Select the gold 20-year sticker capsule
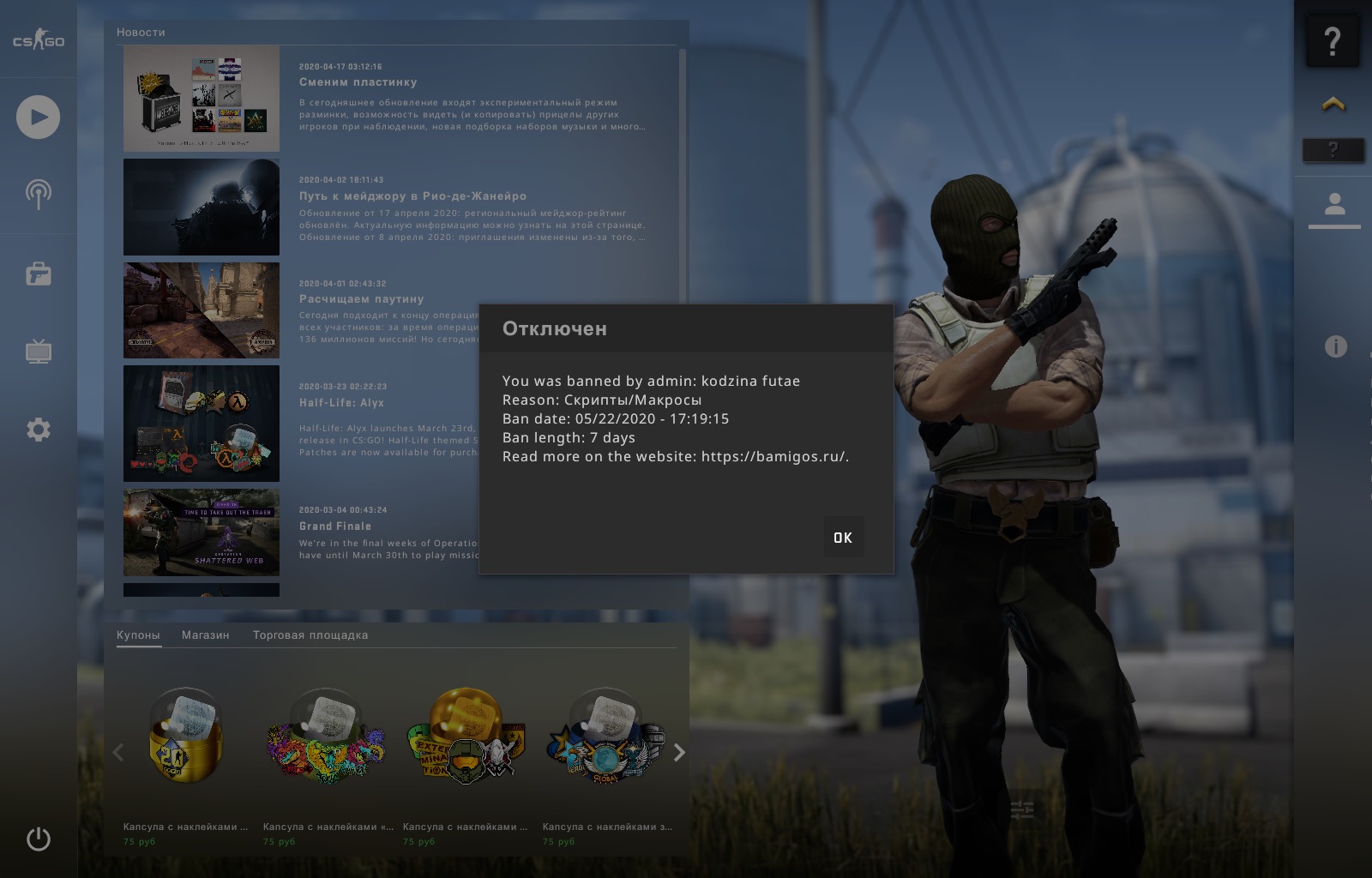This screenshot has height=878, width=1372. (x=184, y=737)
